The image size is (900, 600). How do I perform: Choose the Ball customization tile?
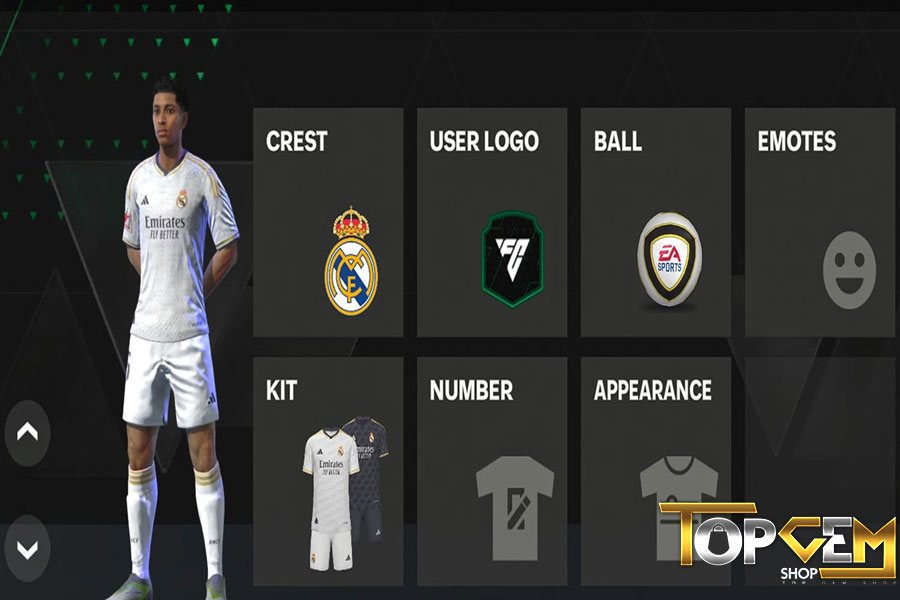(x=656, y=222)
